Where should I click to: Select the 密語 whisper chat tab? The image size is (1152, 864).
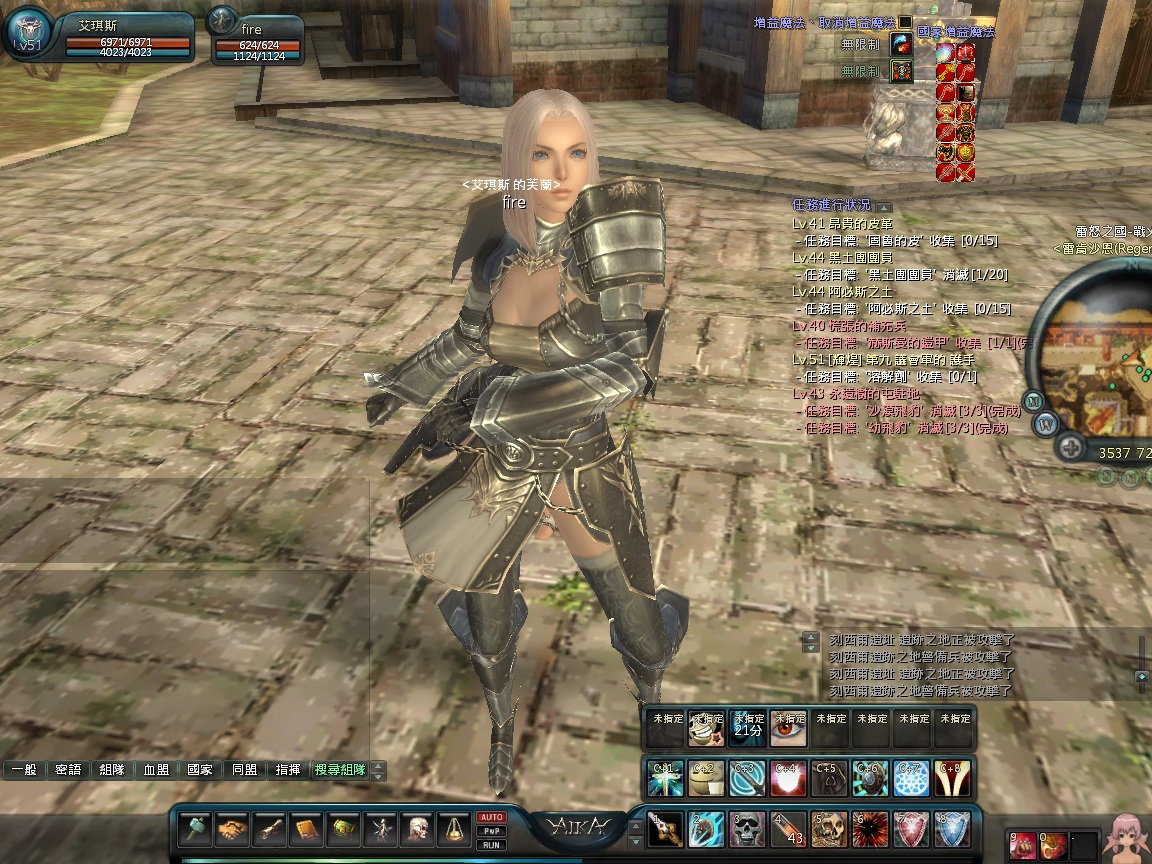tap(68, 770)
